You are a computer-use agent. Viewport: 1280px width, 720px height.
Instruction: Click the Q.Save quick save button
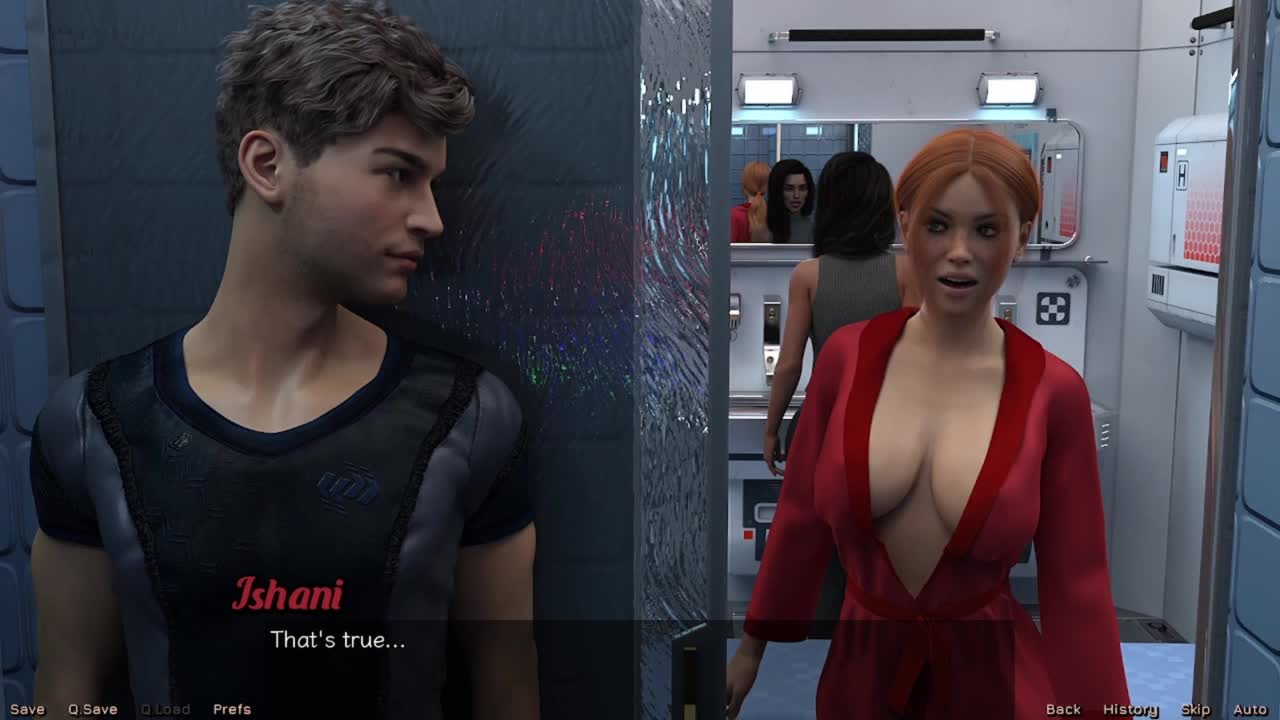pos(92,709)
